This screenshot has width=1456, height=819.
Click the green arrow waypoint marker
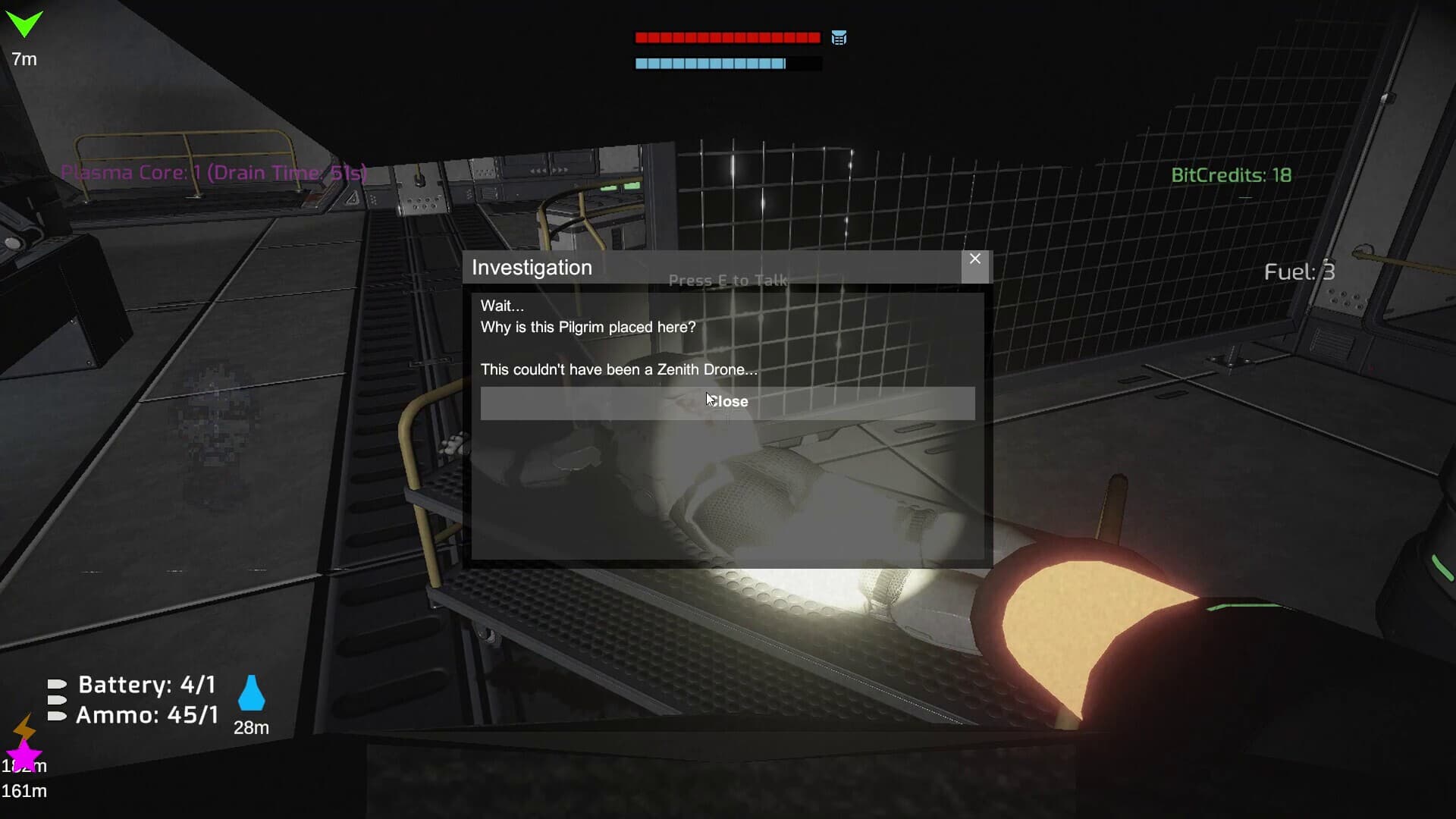pos(25,25)
